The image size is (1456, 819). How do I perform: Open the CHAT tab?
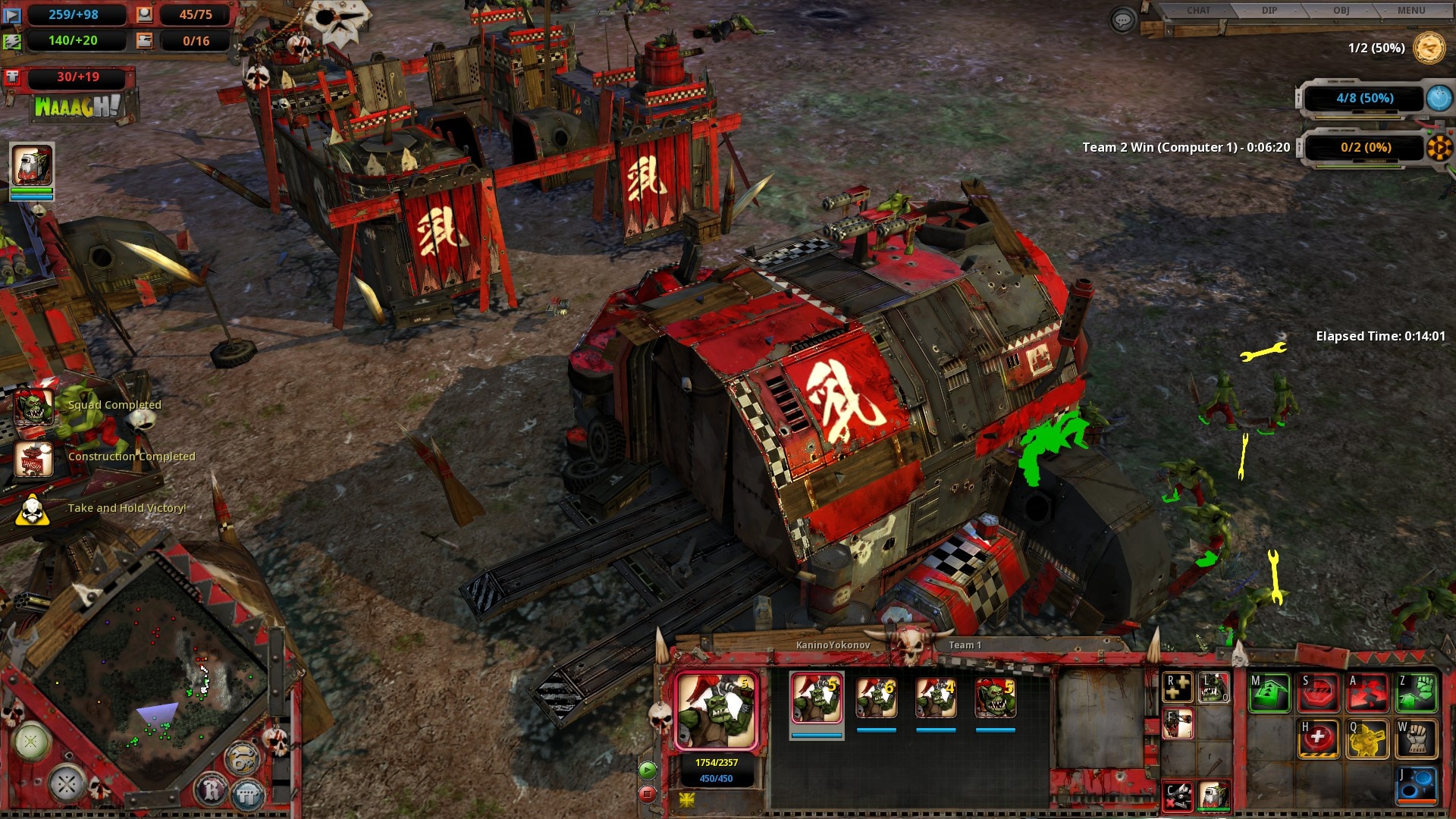[x=1198, y=11]
